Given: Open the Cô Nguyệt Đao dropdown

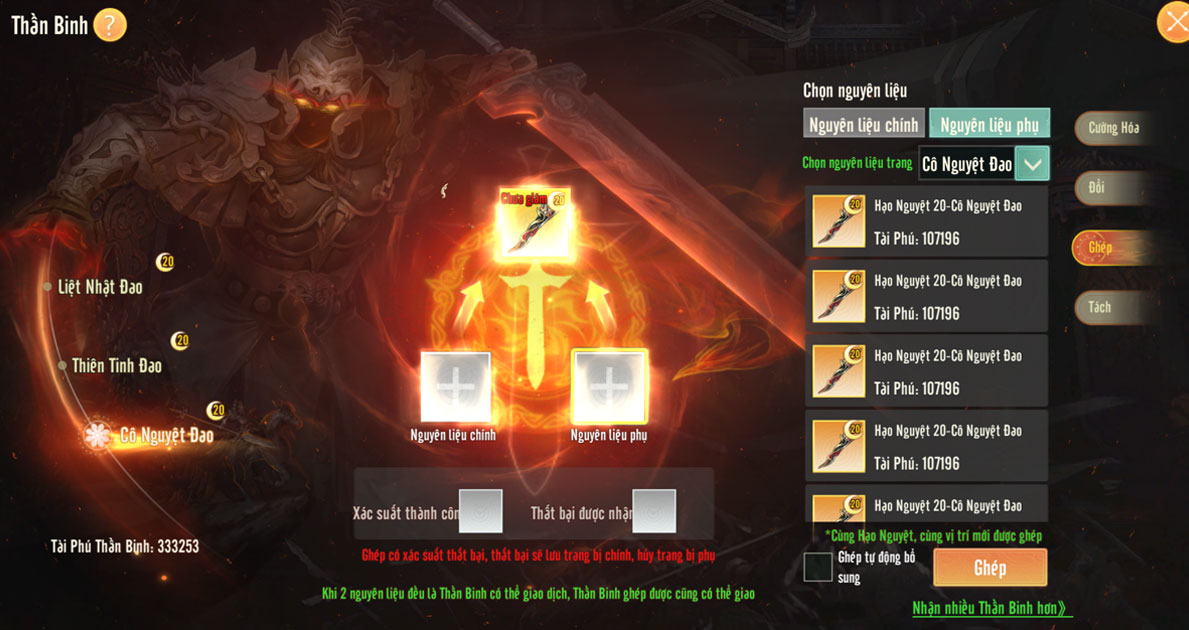Looking at the screenshot, I should point(1031,163).
